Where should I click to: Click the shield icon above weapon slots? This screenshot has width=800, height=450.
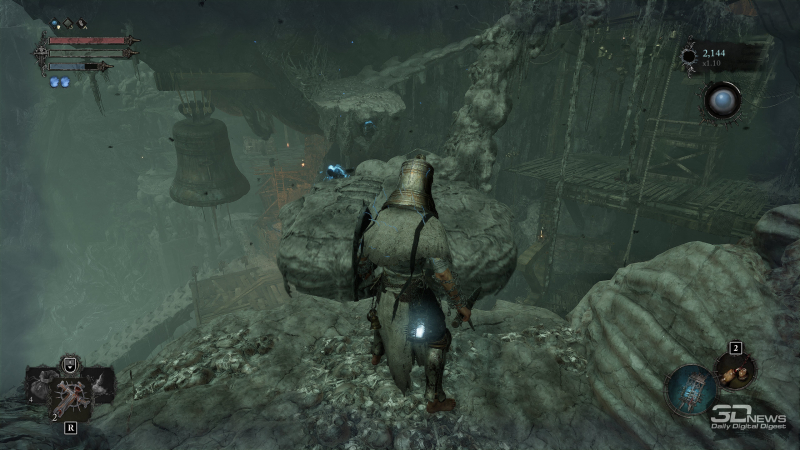coord(70,363)
